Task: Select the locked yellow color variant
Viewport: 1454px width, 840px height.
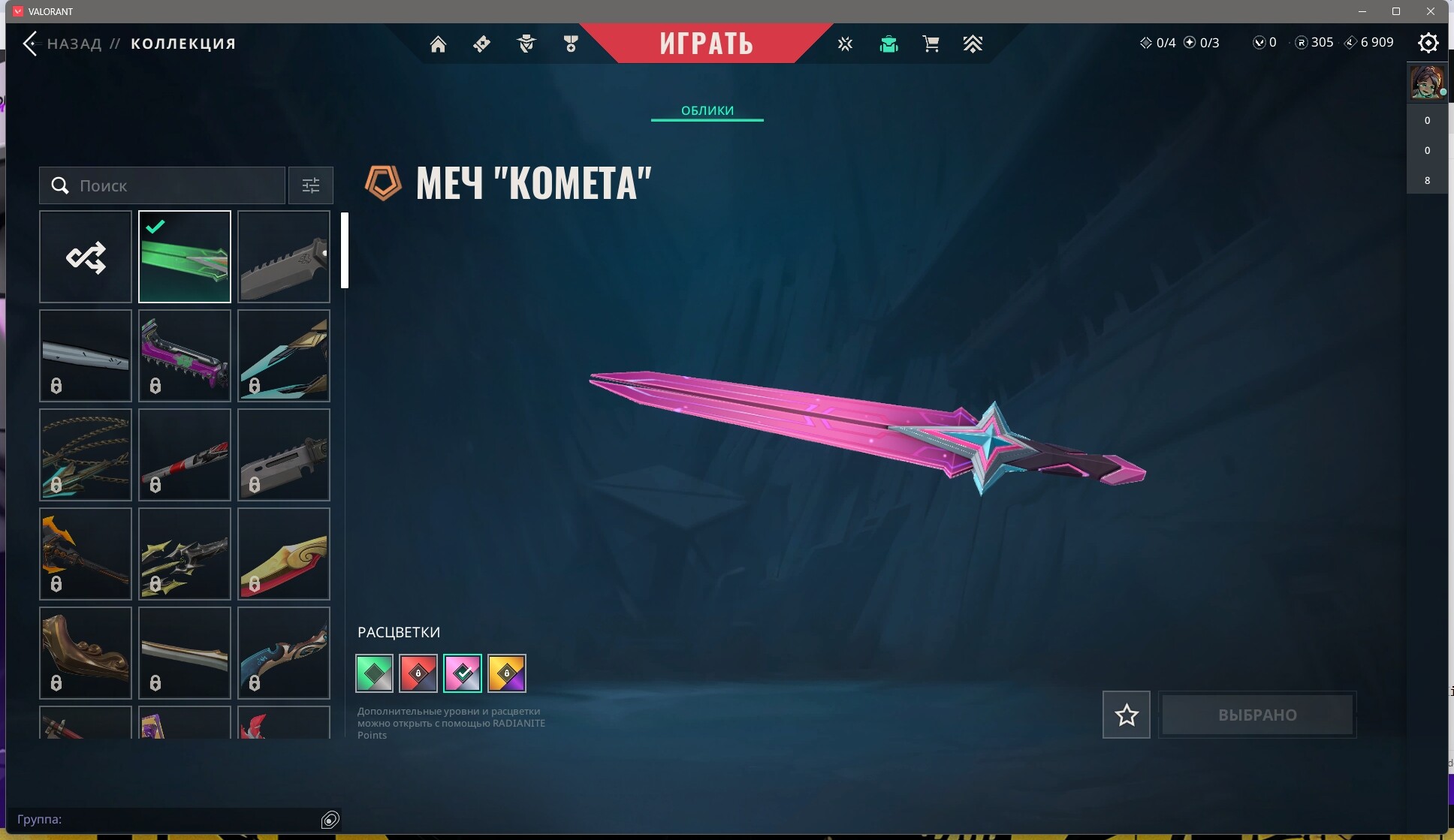Action: pos(507,673)
